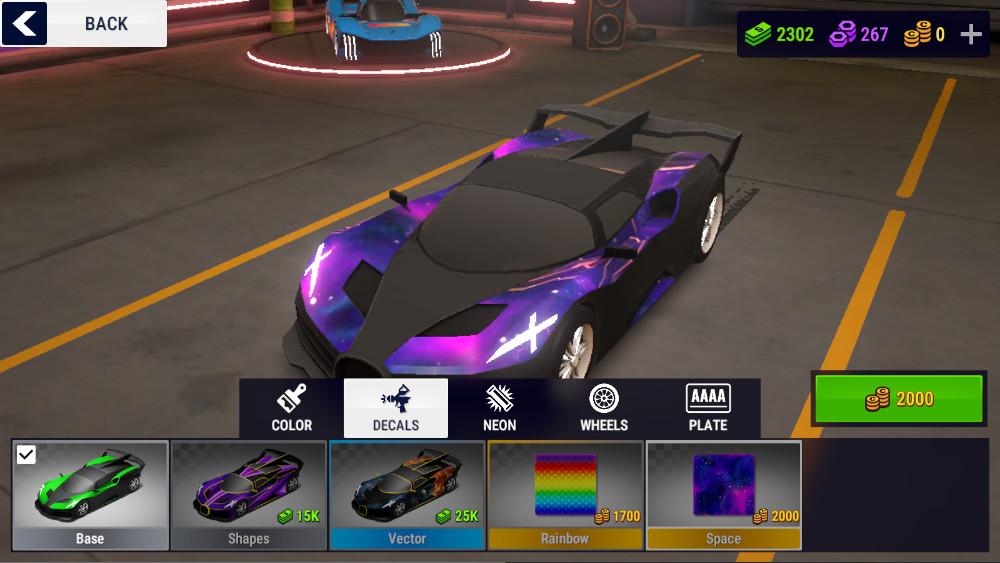Go back using the BACK button
1000x563 pixels.
84,23
